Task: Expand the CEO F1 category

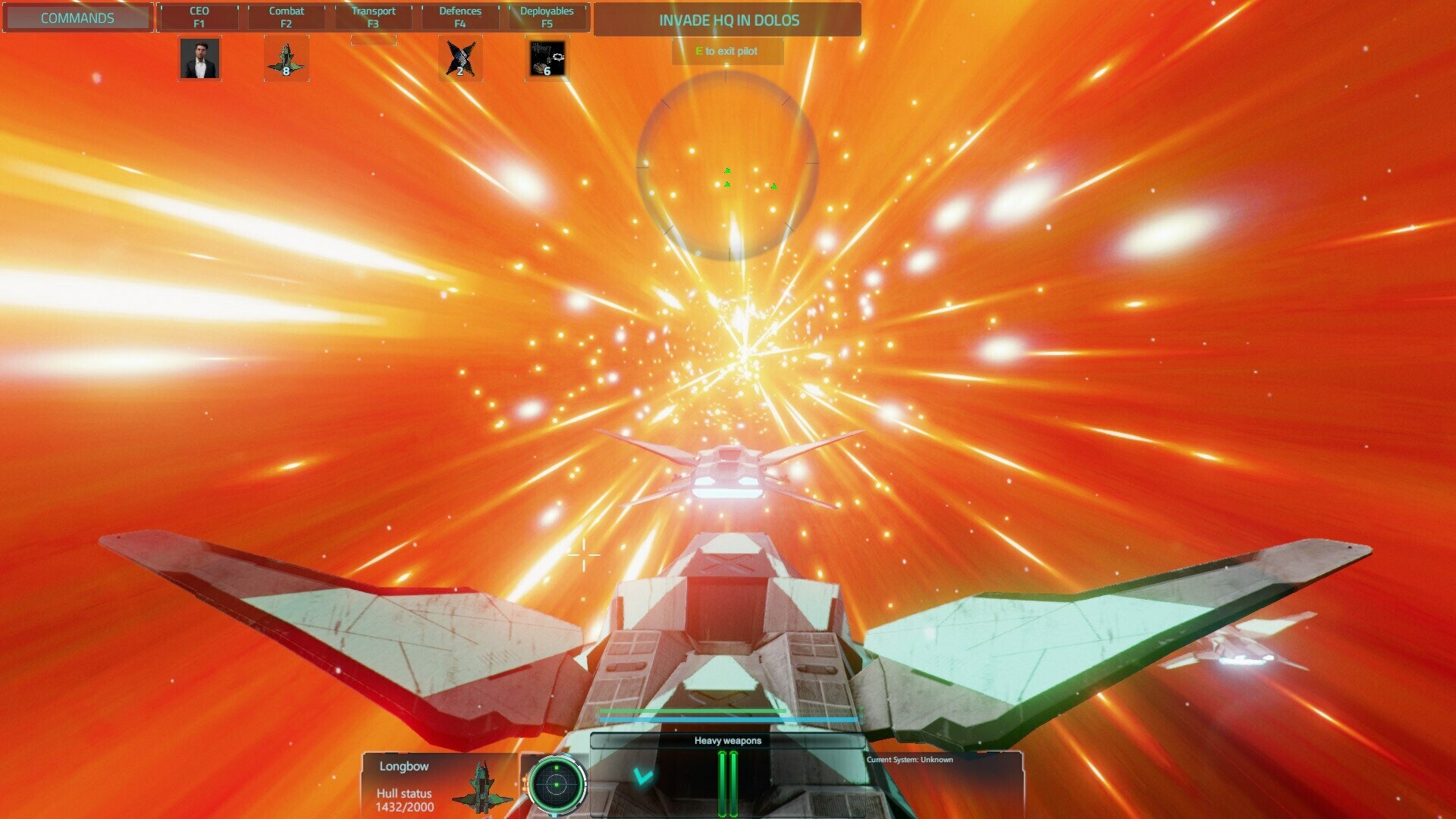Action: coord(199,16)
